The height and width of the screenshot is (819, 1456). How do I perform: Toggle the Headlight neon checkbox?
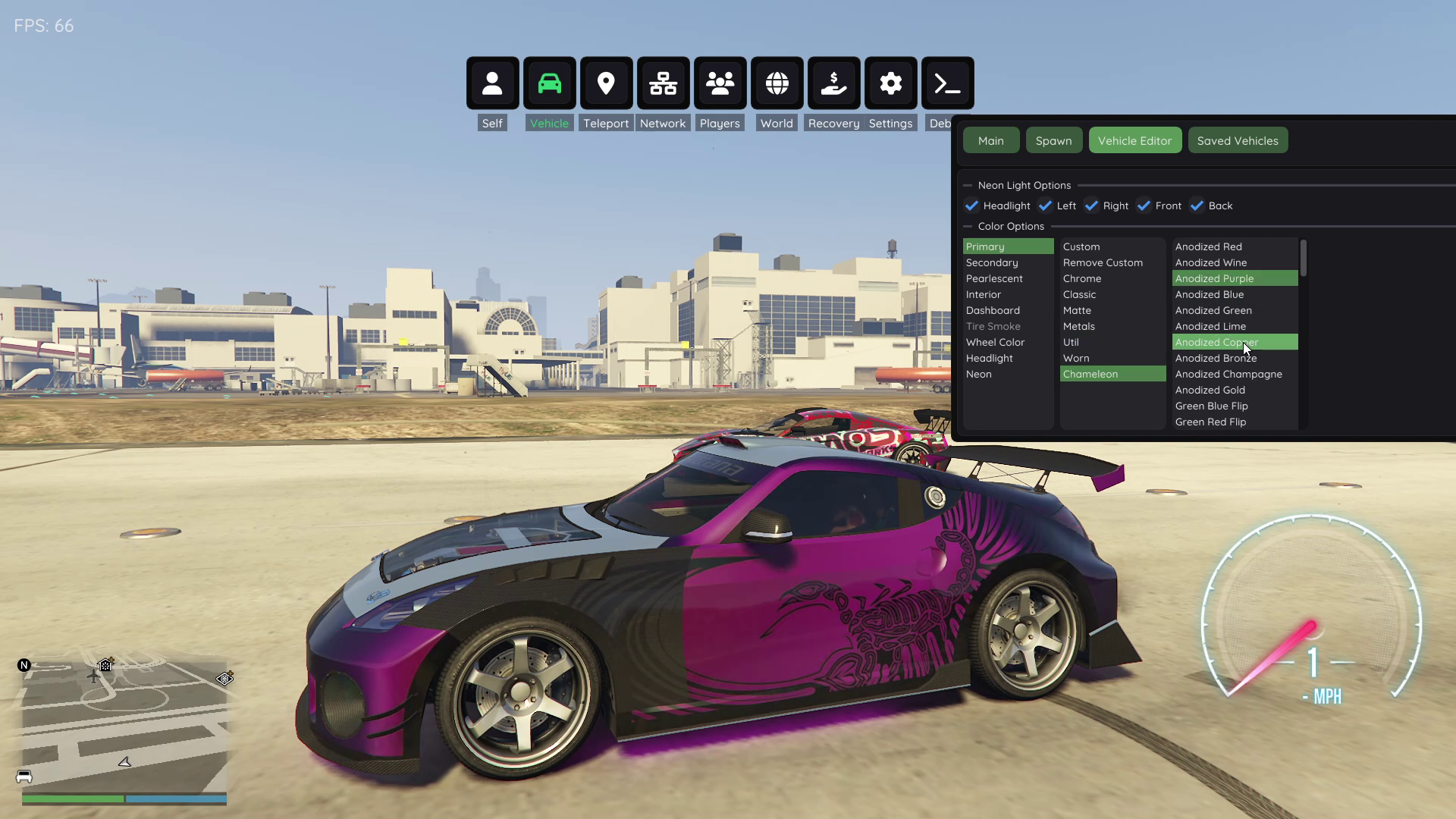point(972,206)
